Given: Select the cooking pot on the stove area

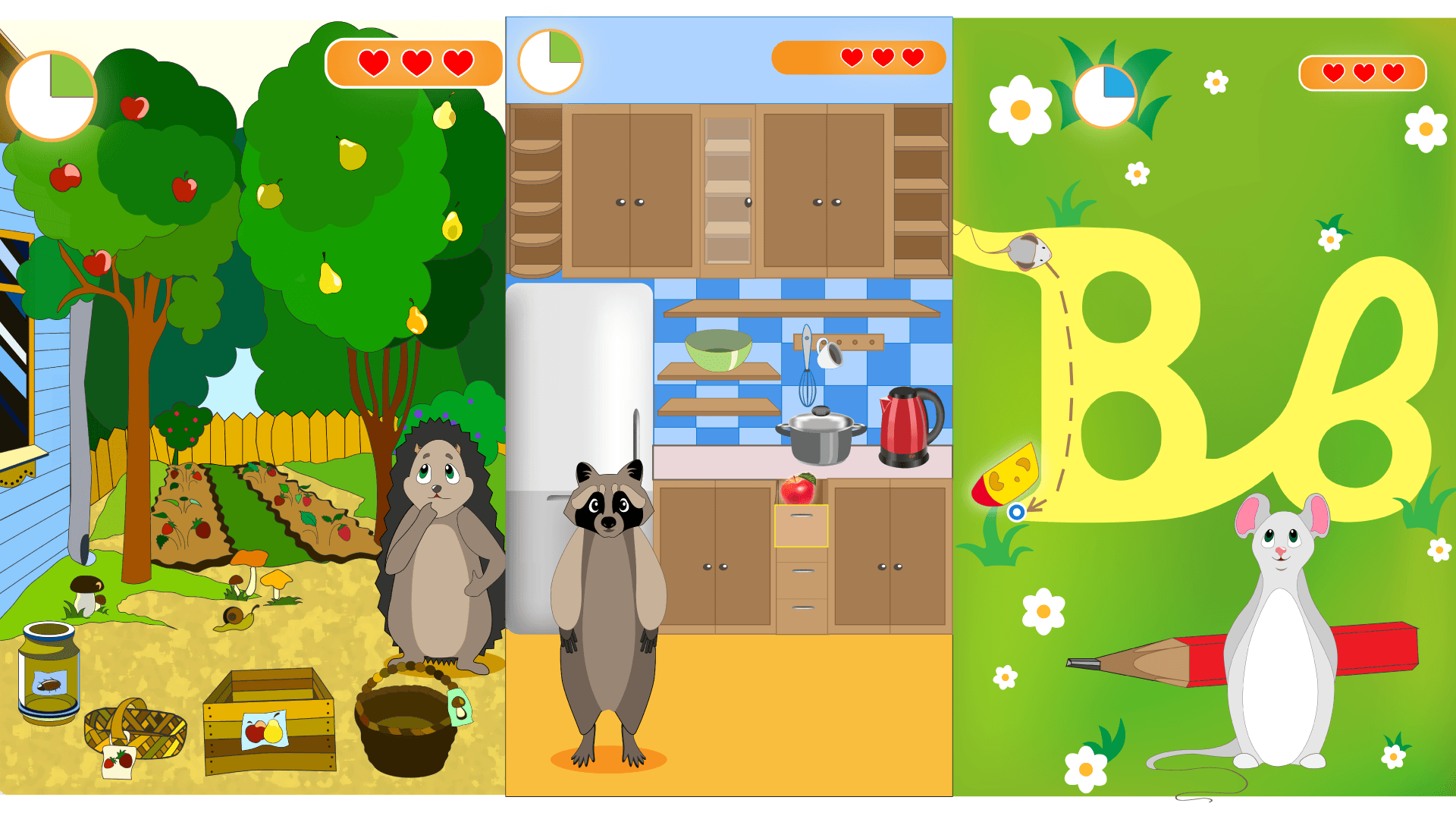Looking at the screenshot, I should [819, 436].
